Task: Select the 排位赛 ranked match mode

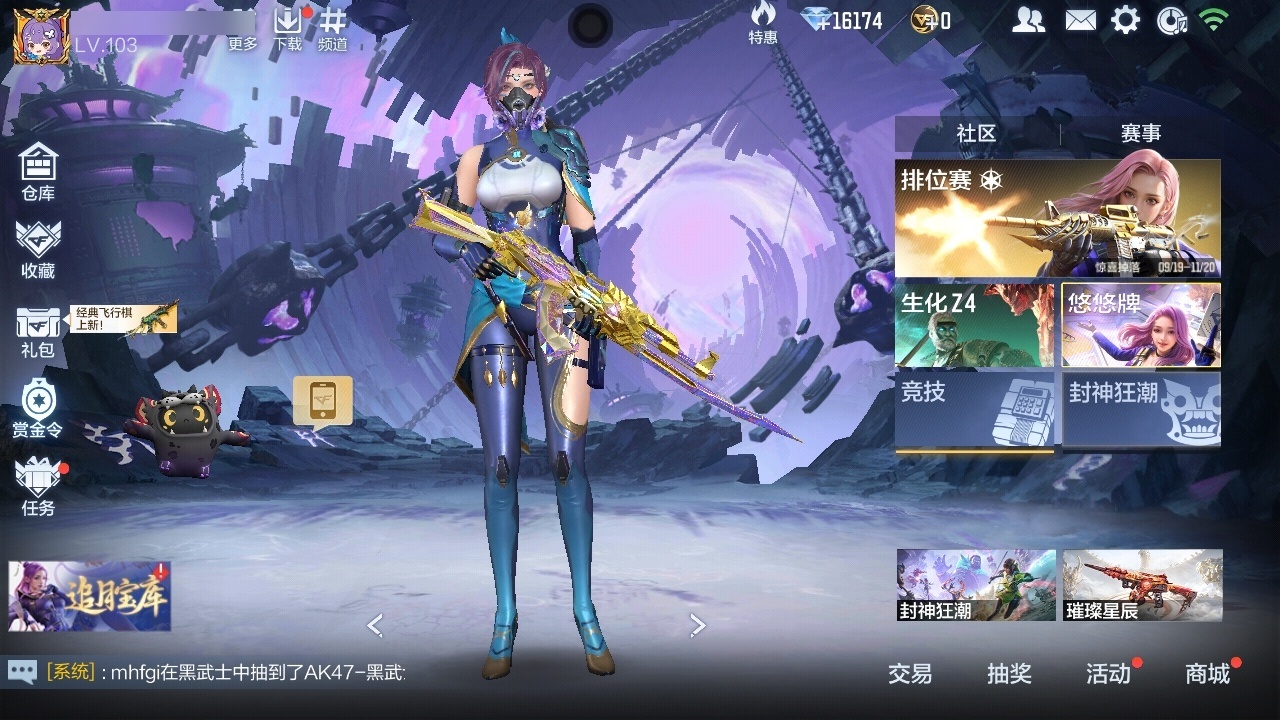Action: click(1057, 218)
